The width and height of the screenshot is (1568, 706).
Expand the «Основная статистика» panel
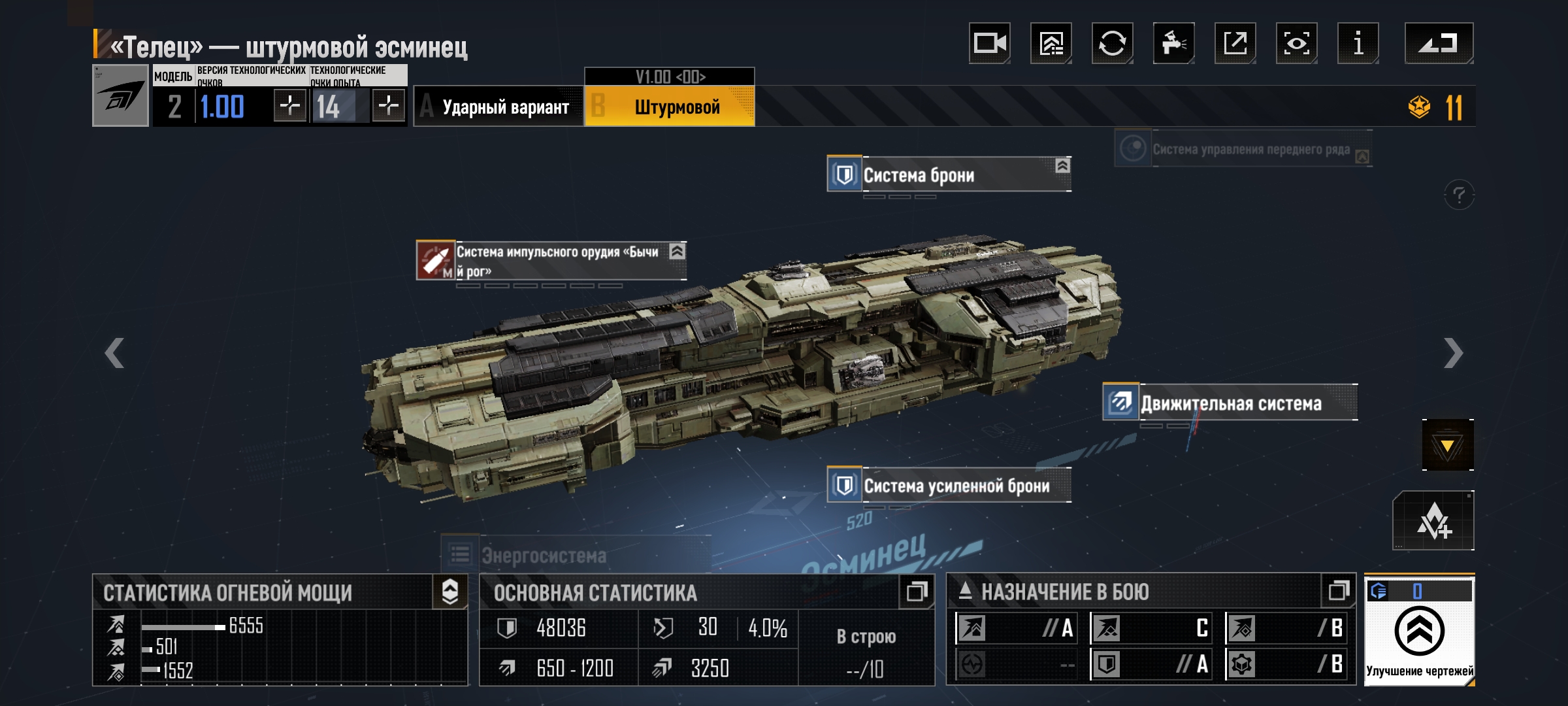click(x=916, y=592)
